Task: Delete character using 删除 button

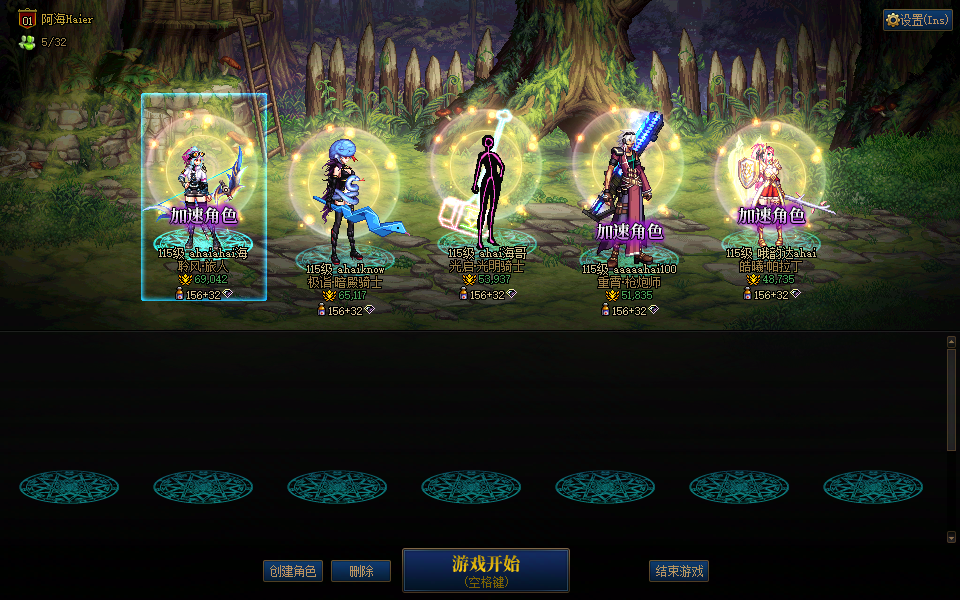Action: (x=361, y=571)
